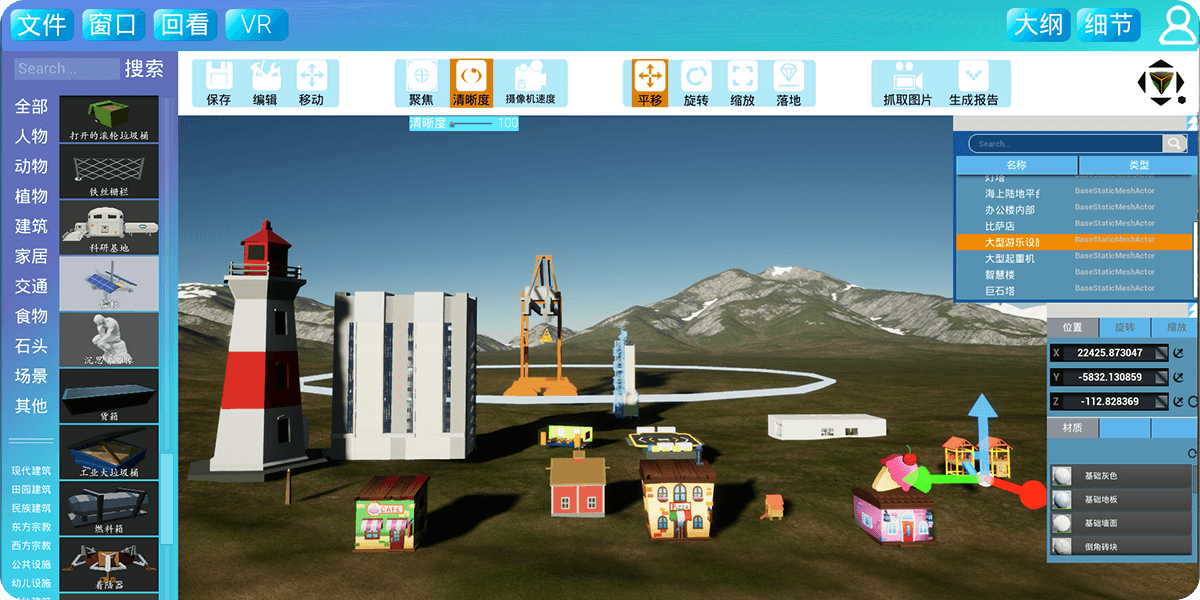Screen dimensions: 1200x600
Task: Switch to VR mode
Action: click(257, 25)
